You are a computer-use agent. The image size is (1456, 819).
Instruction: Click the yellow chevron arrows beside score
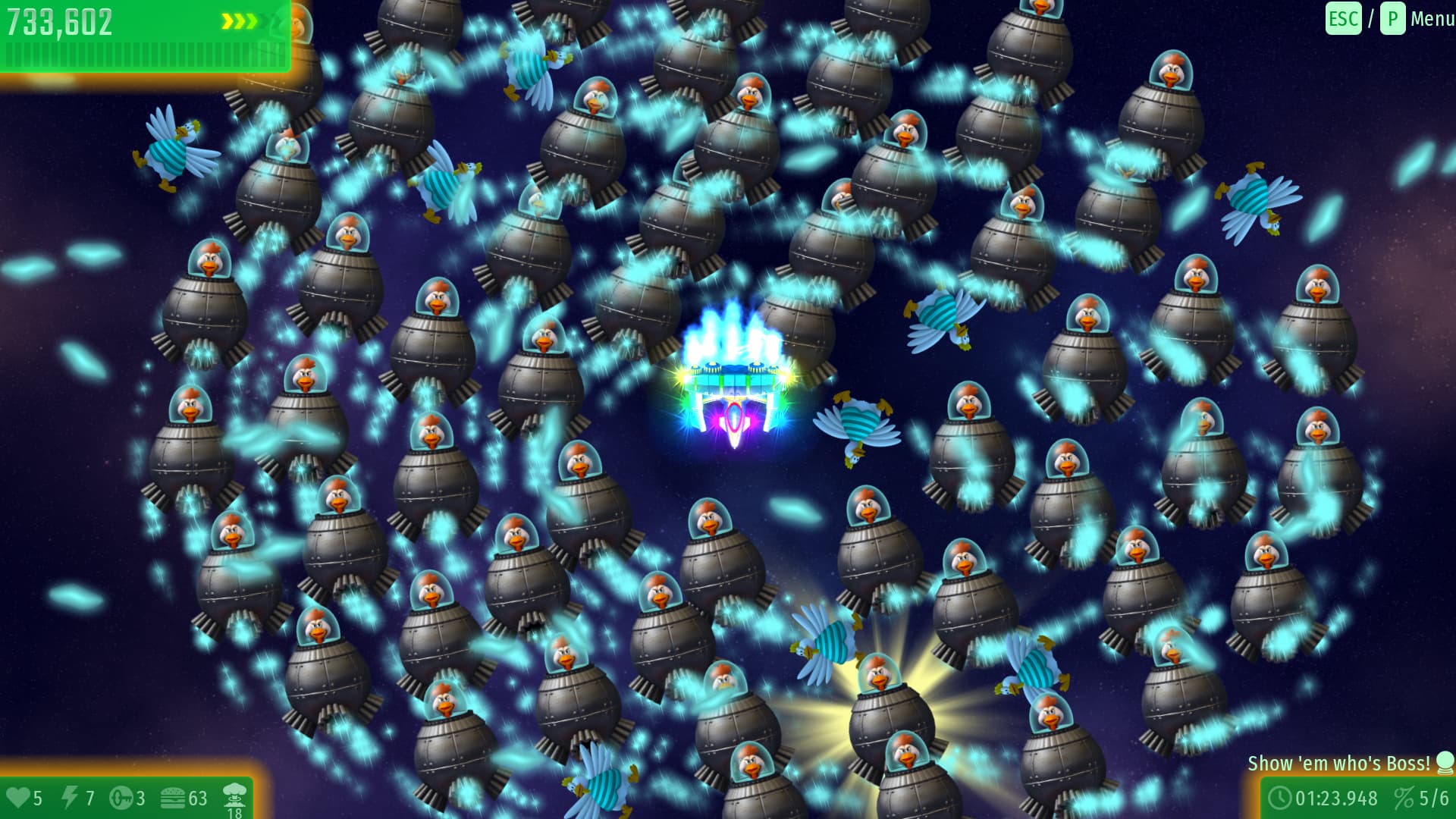pyautogui.click(x=239, y=20)
